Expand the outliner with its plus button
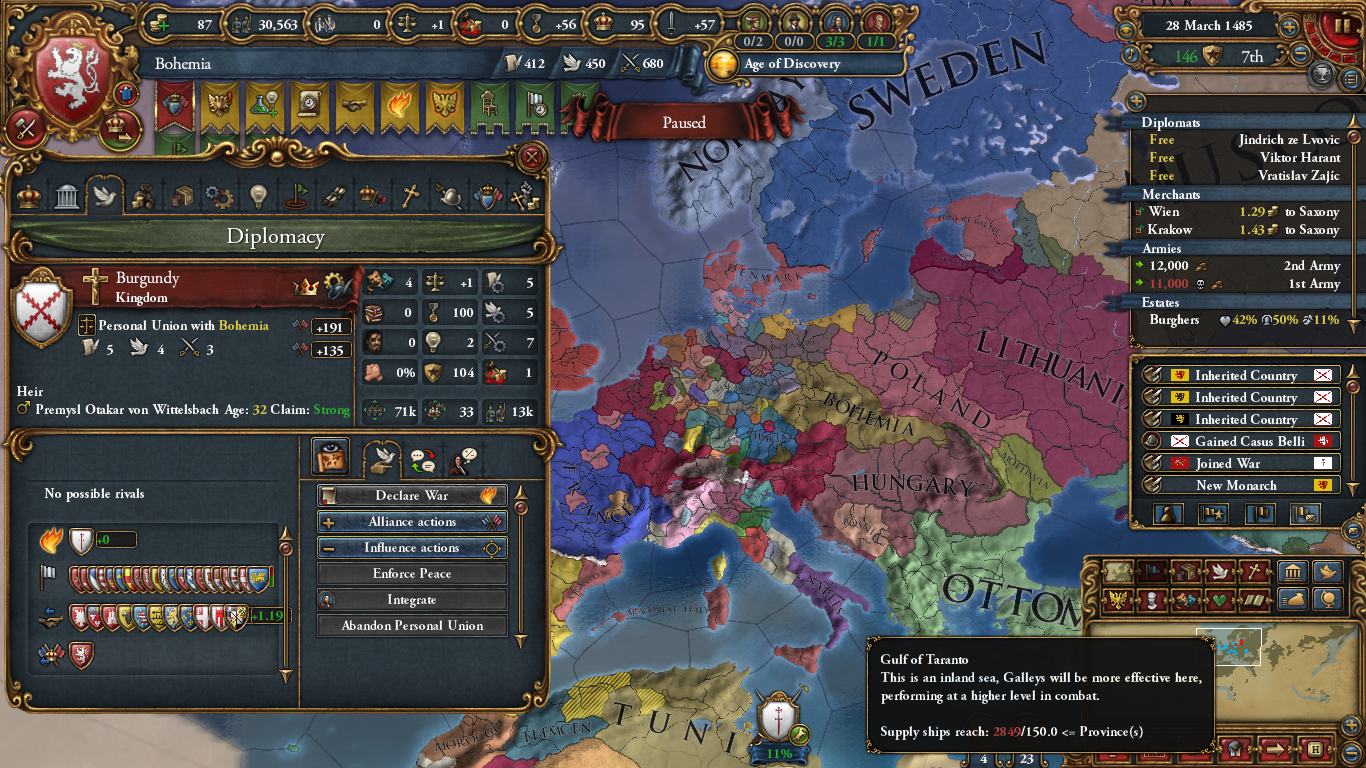Screen dimensions: 1366x768 1135,100
